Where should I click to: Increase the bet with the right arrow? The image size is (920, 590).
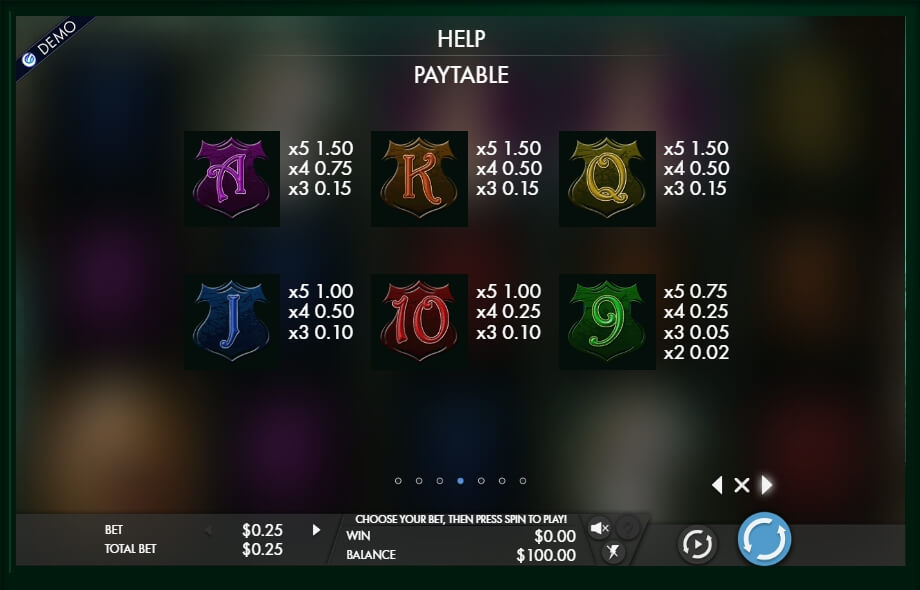[317, 530]
